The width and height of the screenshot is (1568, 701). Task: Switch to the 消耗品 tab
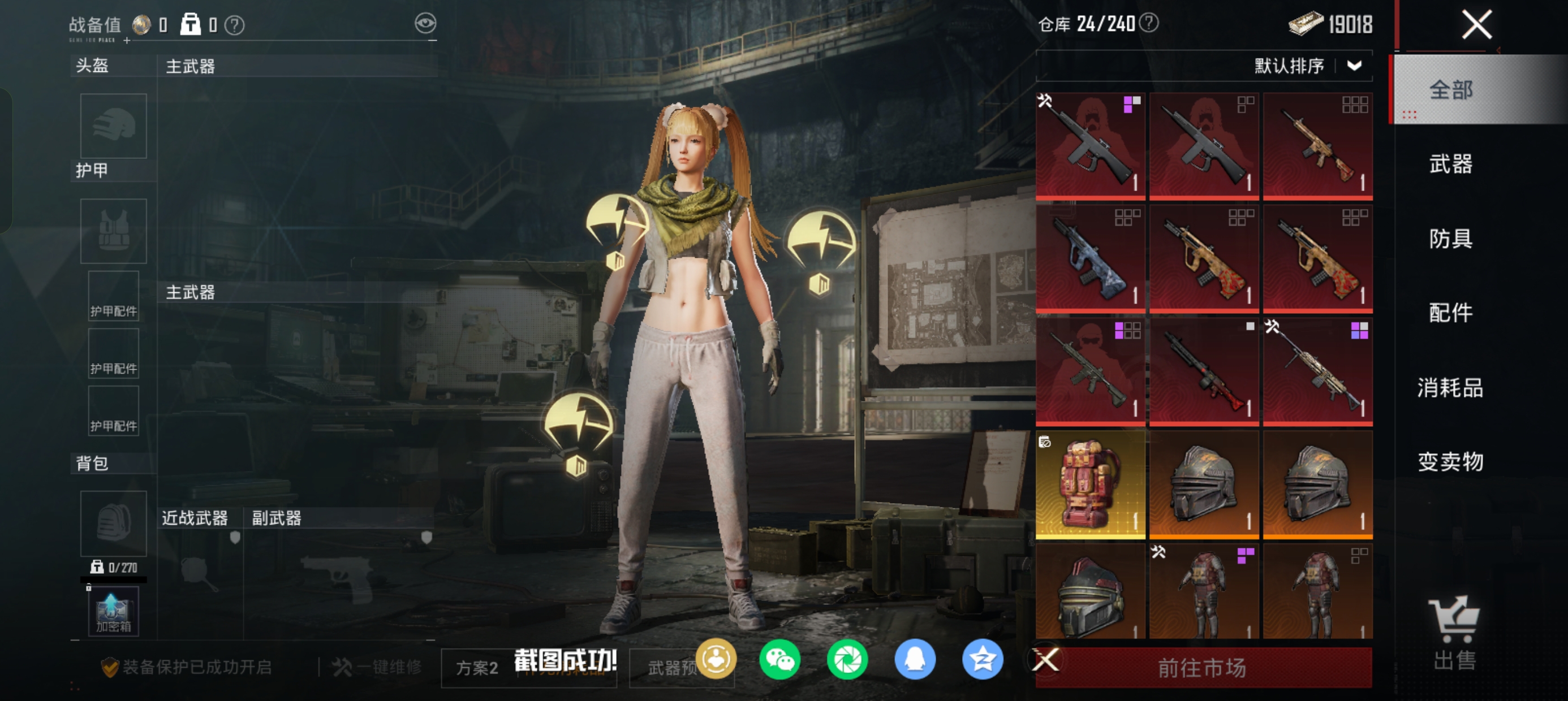click(x=1450, y=388)
